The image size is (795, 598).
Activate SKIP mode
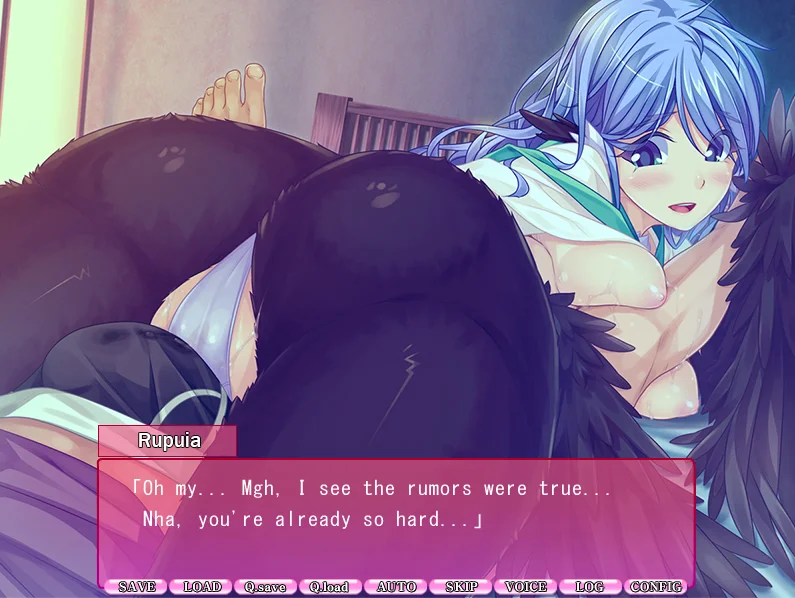pos(461,587)
